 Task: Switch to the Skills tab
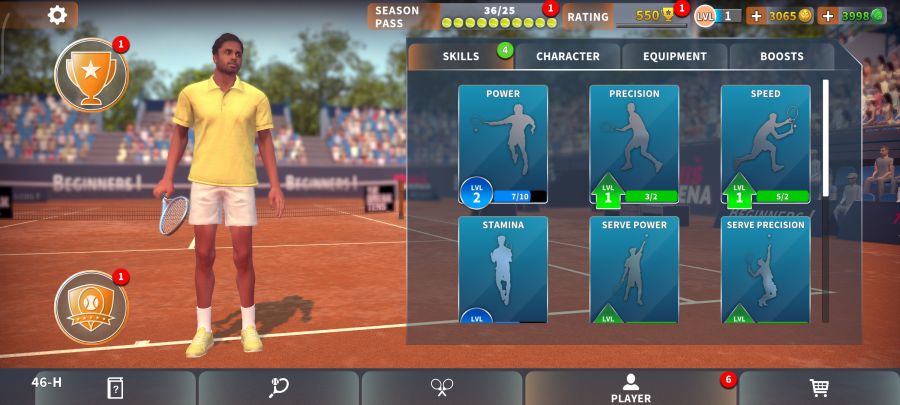click(461, 56)
